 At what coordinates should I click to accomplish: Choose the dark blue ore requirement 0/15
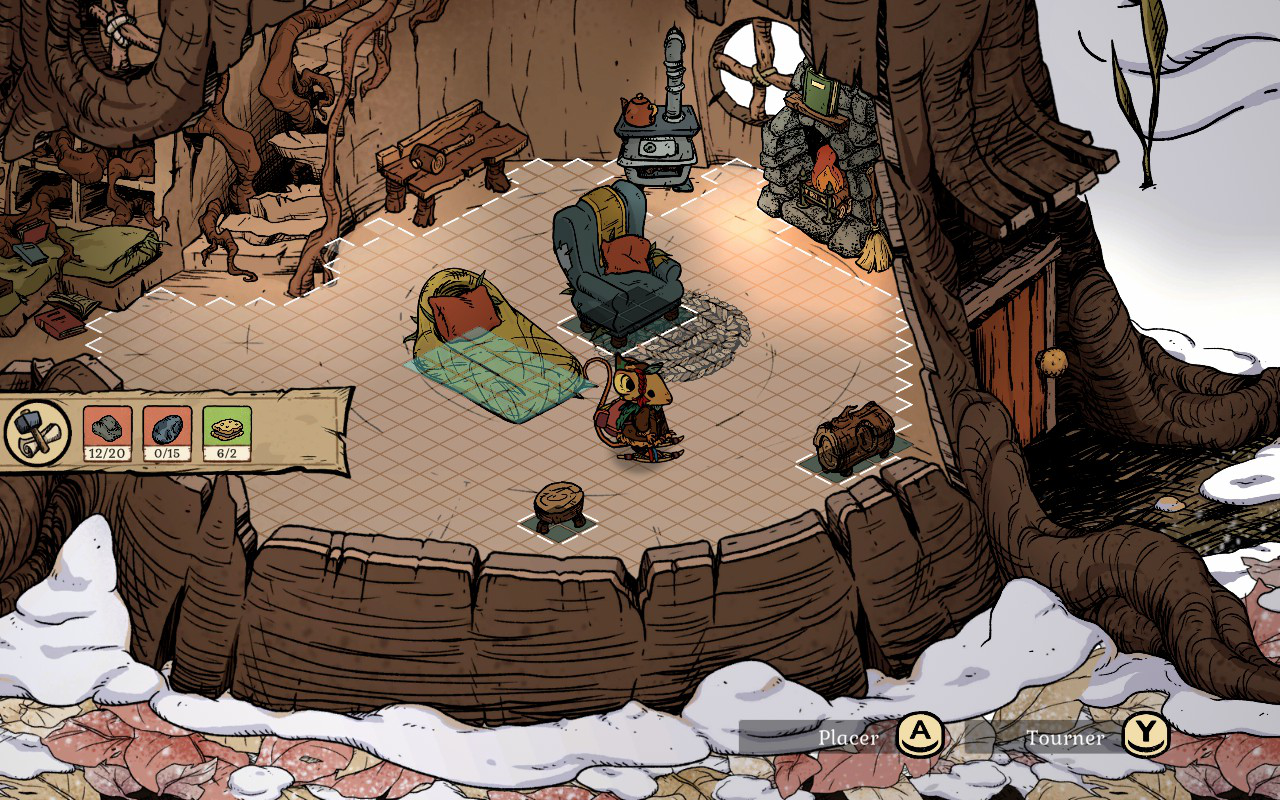[167, 433]
